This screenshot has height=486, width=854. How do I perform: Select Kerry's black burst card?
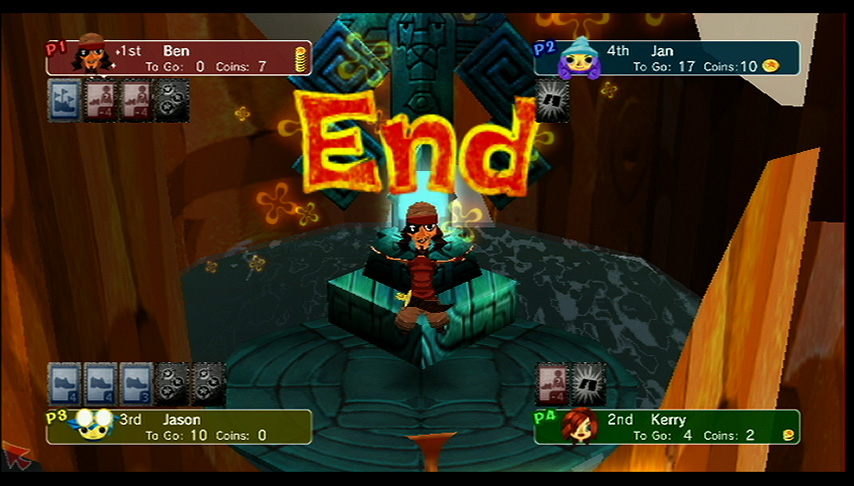(589, 383)
